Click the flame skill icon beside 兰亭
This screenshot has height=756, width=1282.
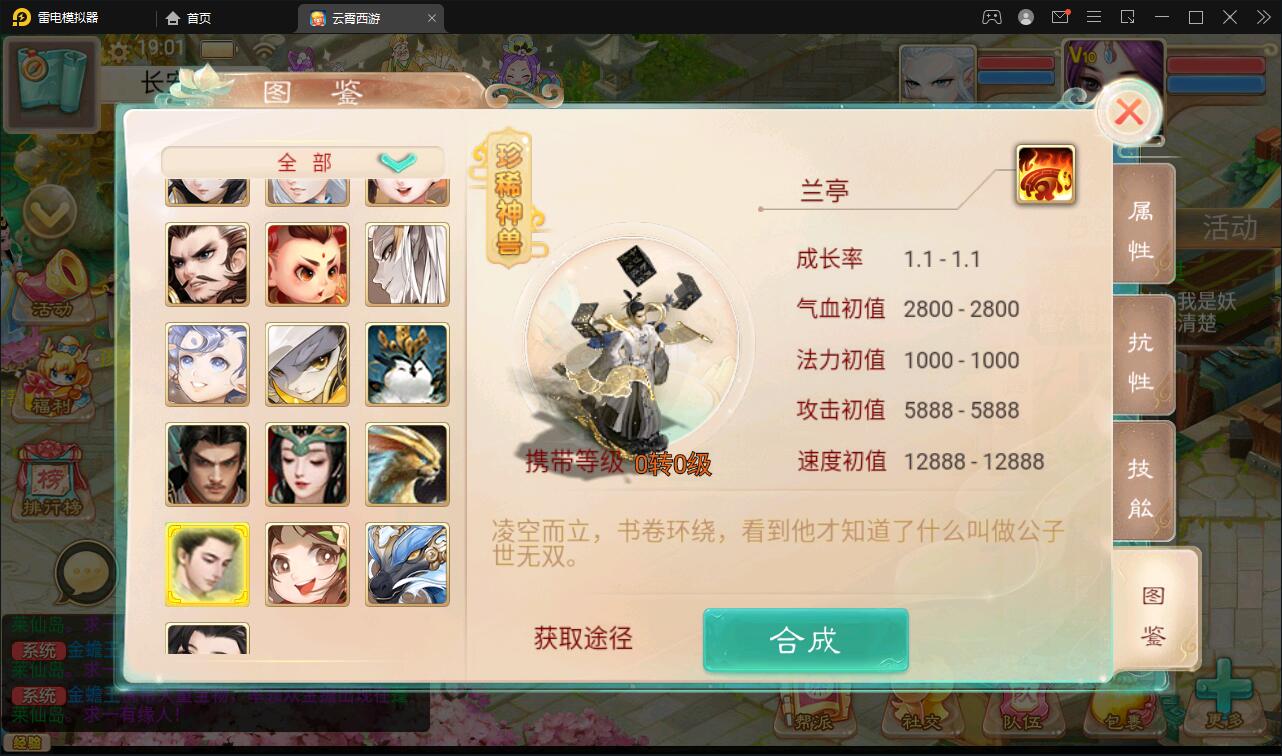[x=1046, y=172]
